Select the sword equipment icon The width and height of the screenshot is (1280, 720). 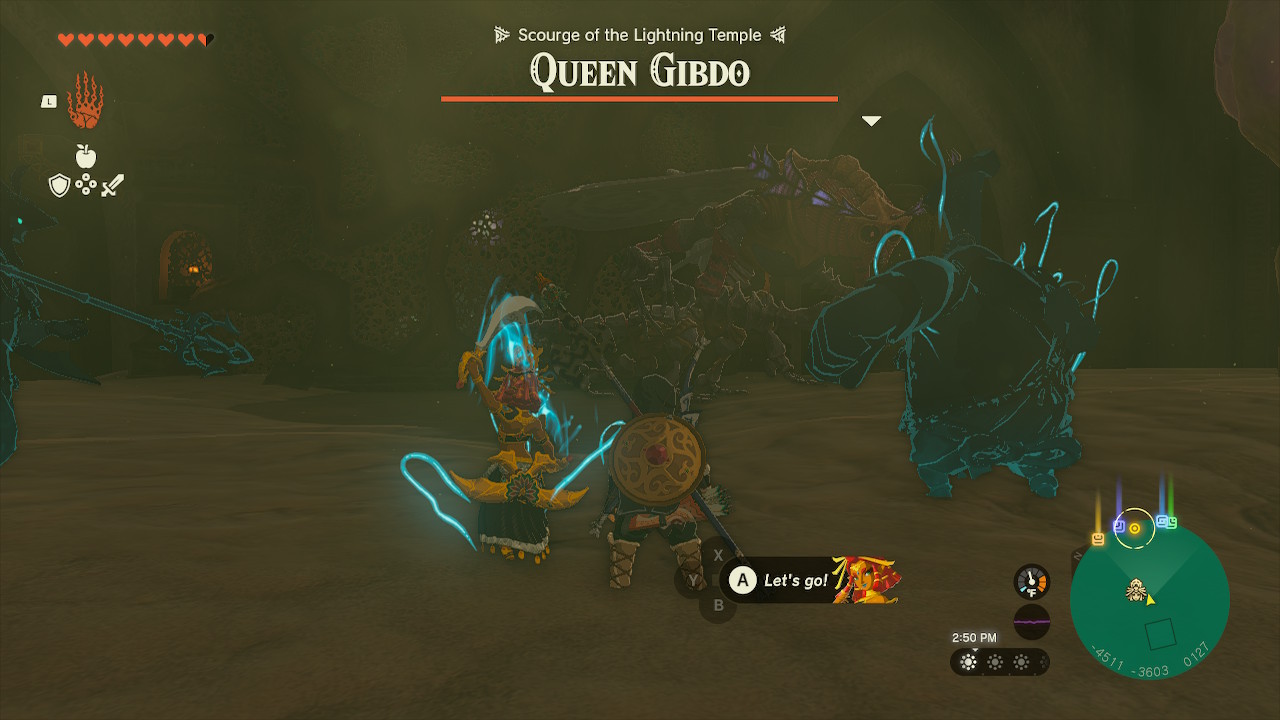pyautogui.click(x=113, y=184)
